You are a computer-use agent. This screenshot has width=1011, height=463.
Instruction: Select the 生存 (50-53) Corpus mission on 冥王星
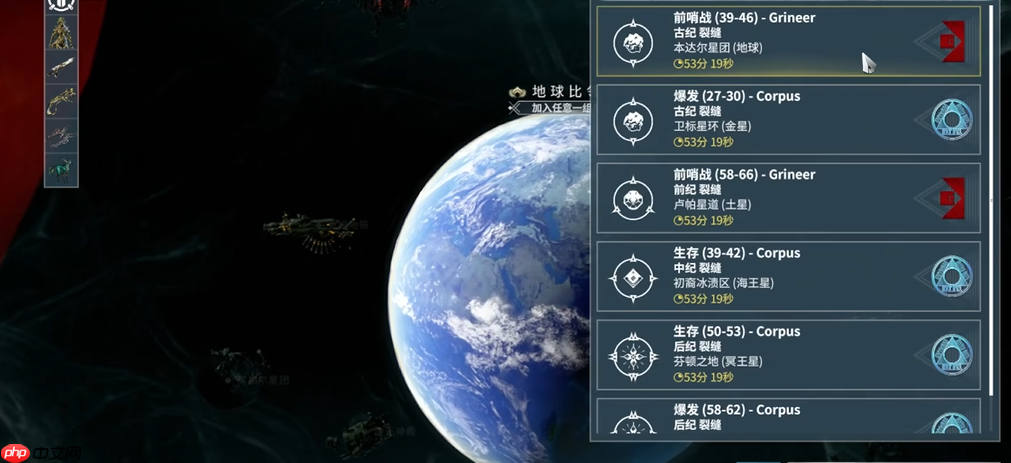point(788,354)
